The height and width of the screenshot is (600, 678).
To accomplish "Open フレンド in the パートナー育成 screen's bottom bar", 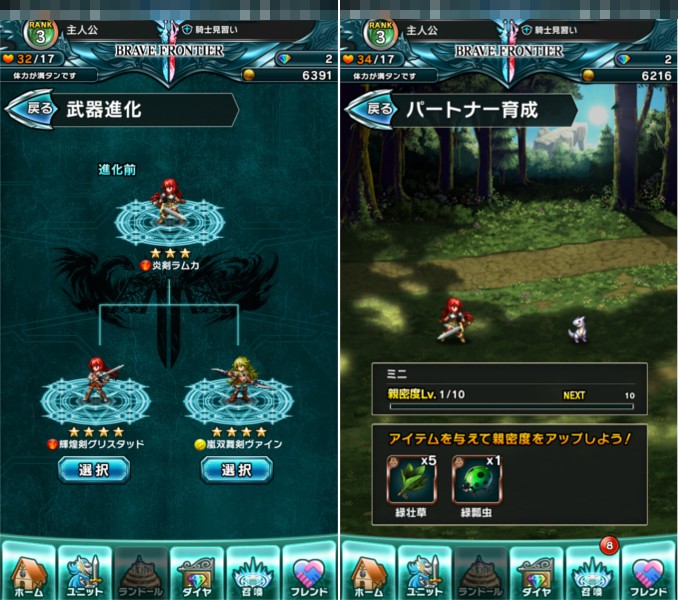I will tap(650, 573).
